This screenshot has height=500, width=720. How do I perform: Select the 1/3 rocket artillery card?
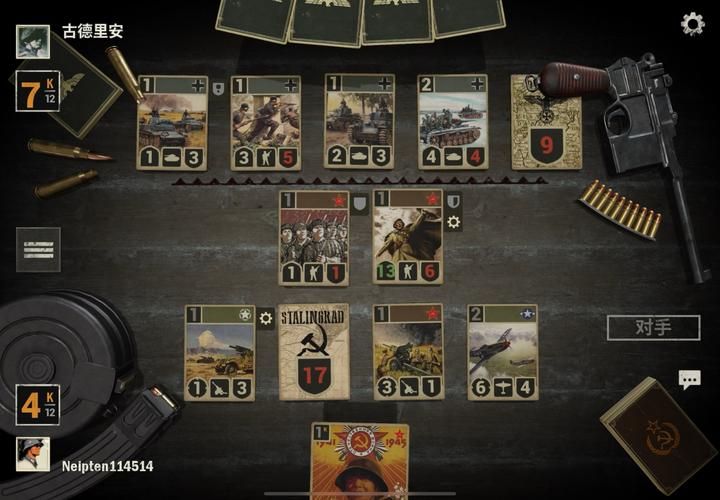pos(220,351)
